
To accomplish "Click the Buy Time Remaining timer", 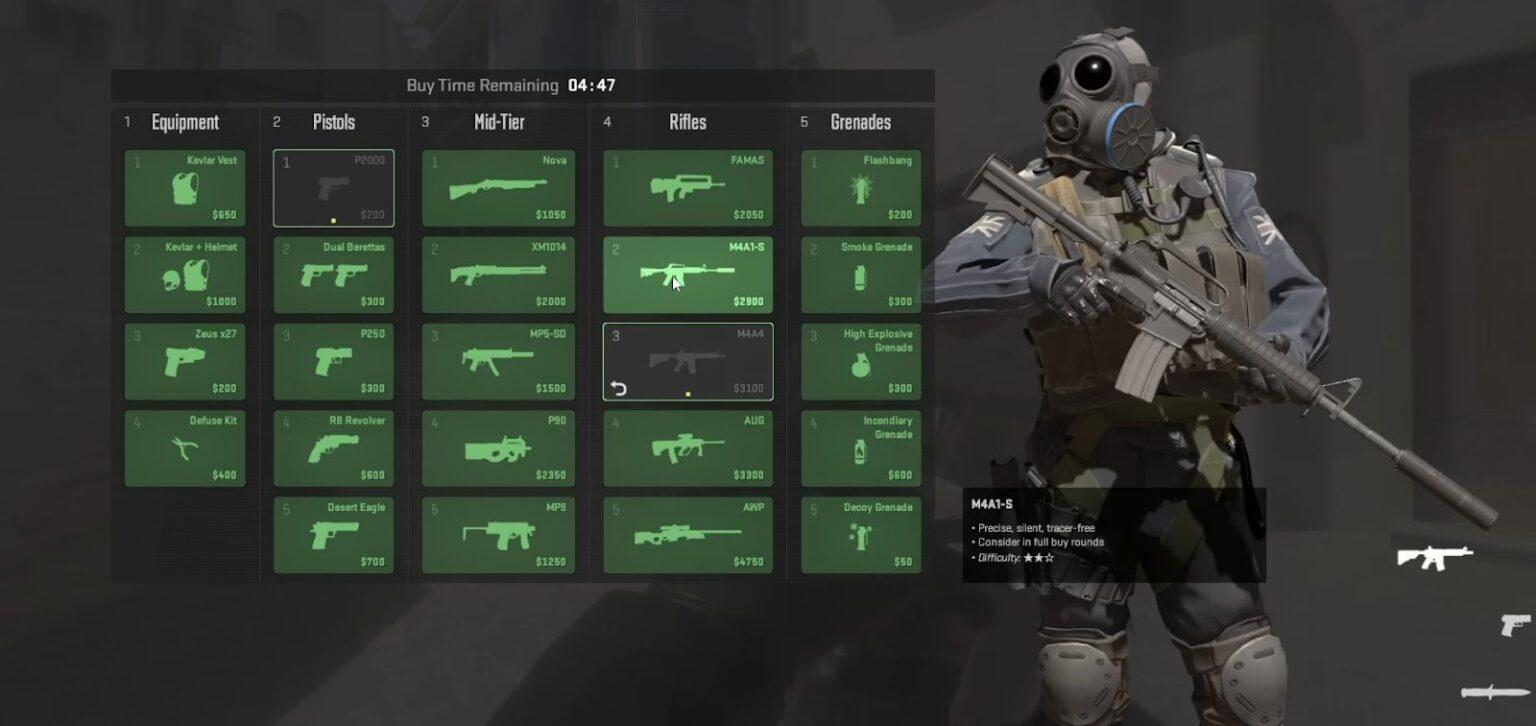I will tap(521, 85).
